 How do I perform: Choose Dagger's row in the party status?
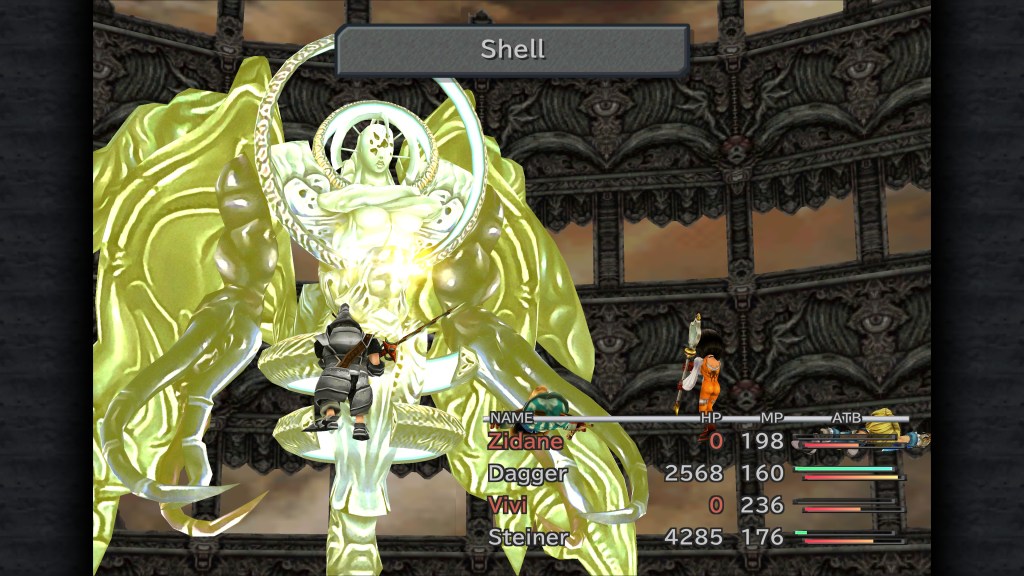coord(528,473)
